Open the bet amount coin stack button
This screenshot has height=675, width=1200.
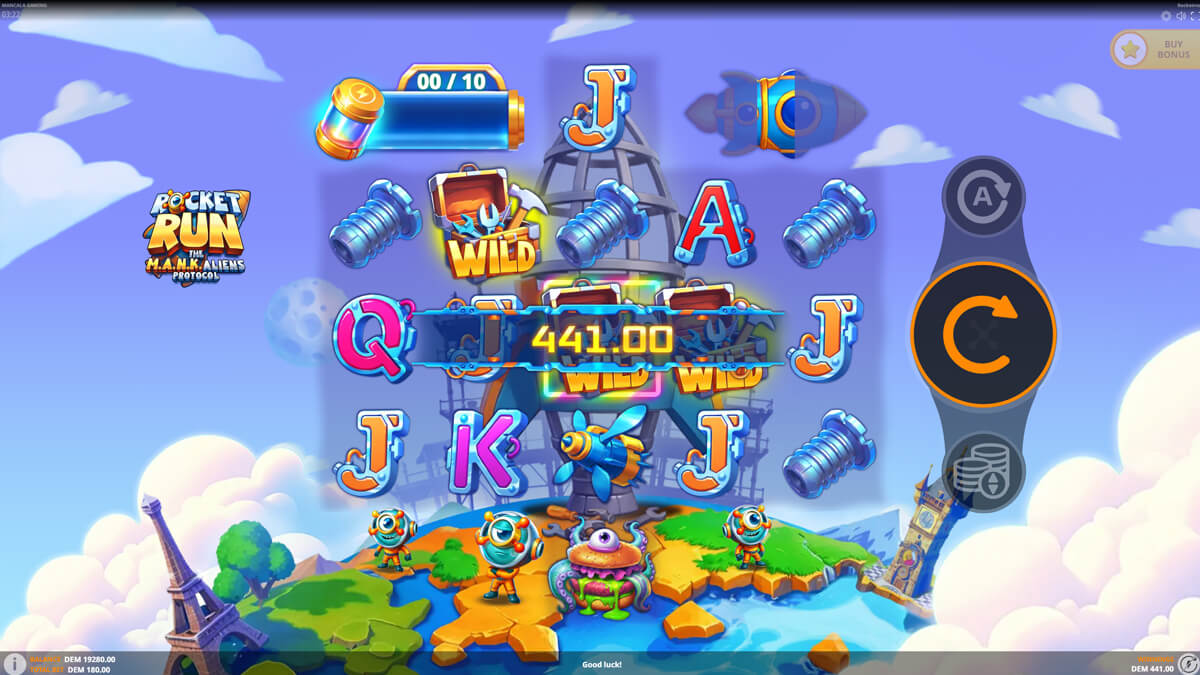click(x=983, y=471)
